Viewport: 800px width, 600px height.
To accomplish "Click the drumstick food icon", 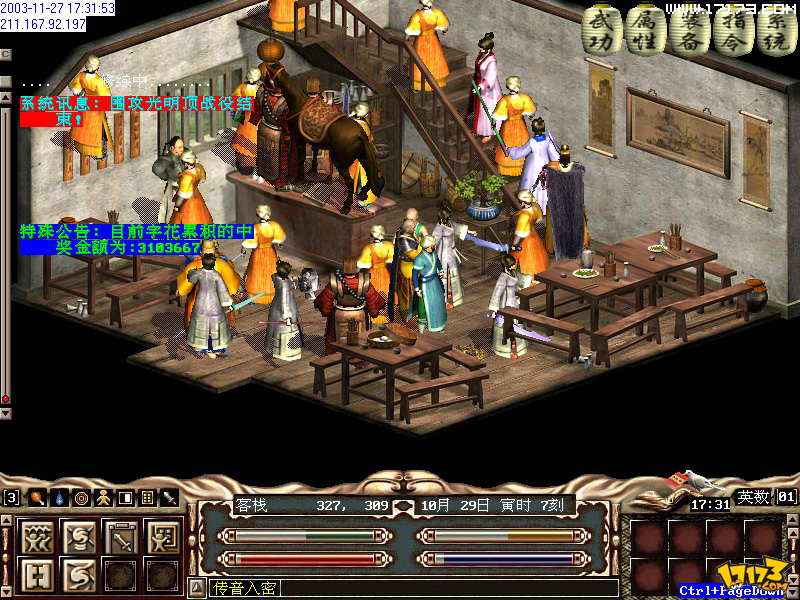I will coord(36,497).
